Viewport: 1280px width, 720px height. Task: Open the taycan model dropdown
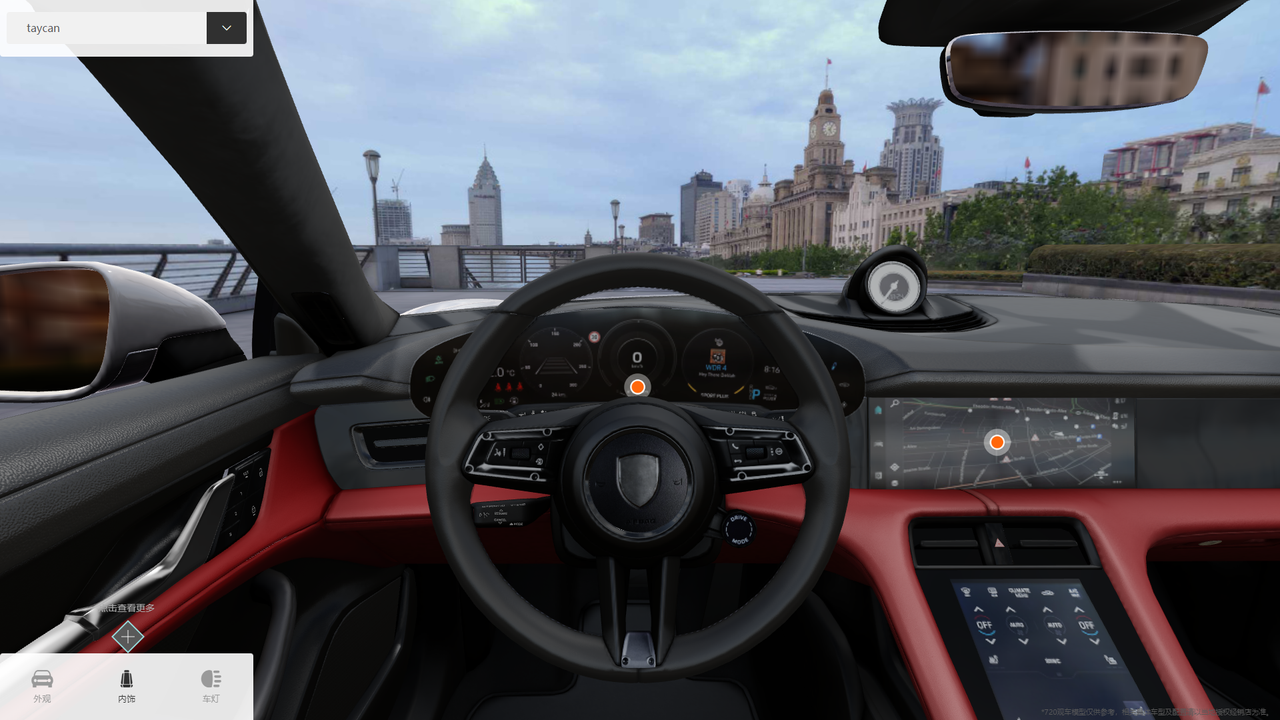pyautogui.click(x=226, y=28)
